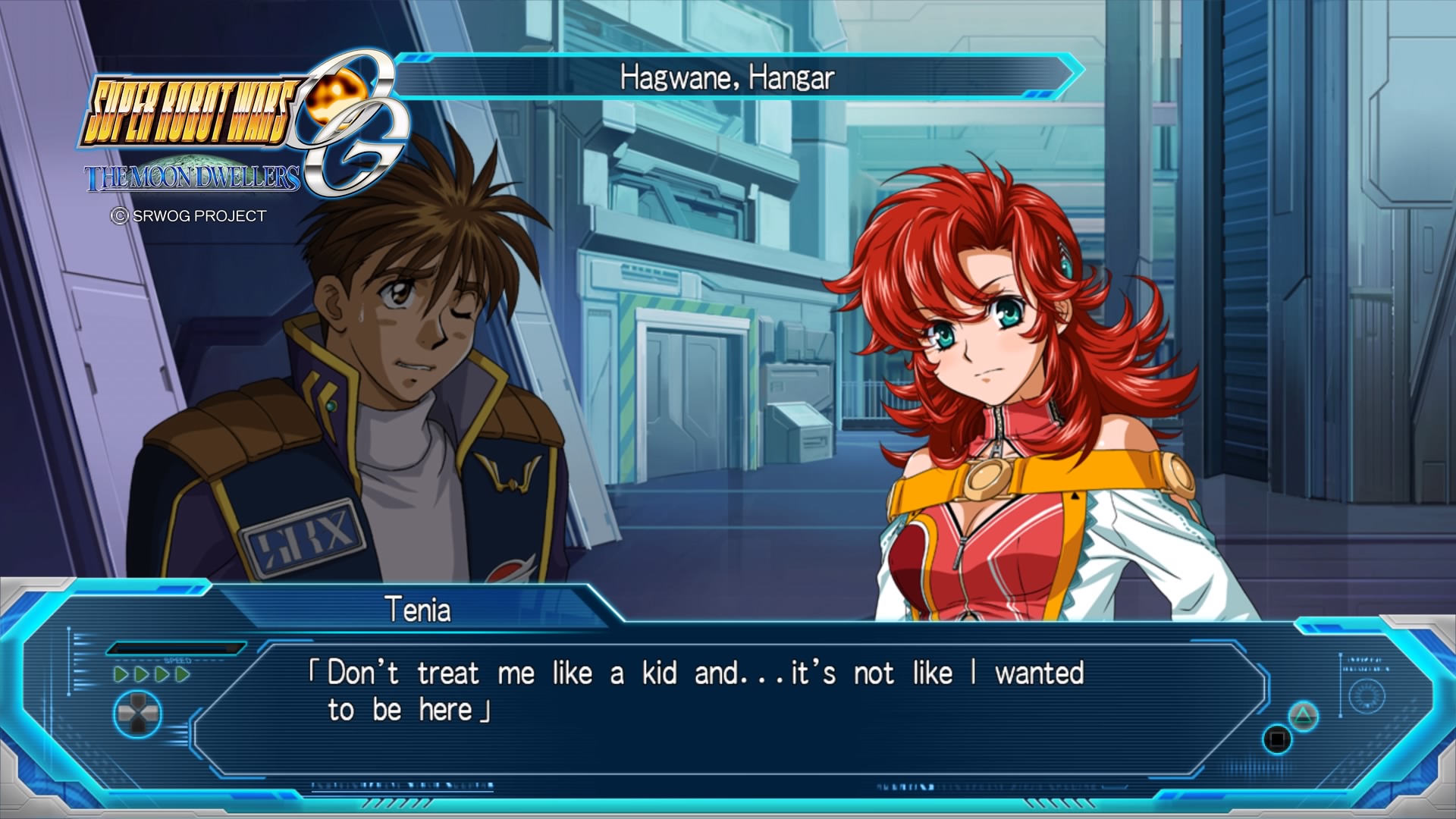Toggle maximum text speed setting
Screen dimensions: 1456x819
pos(182,673)
